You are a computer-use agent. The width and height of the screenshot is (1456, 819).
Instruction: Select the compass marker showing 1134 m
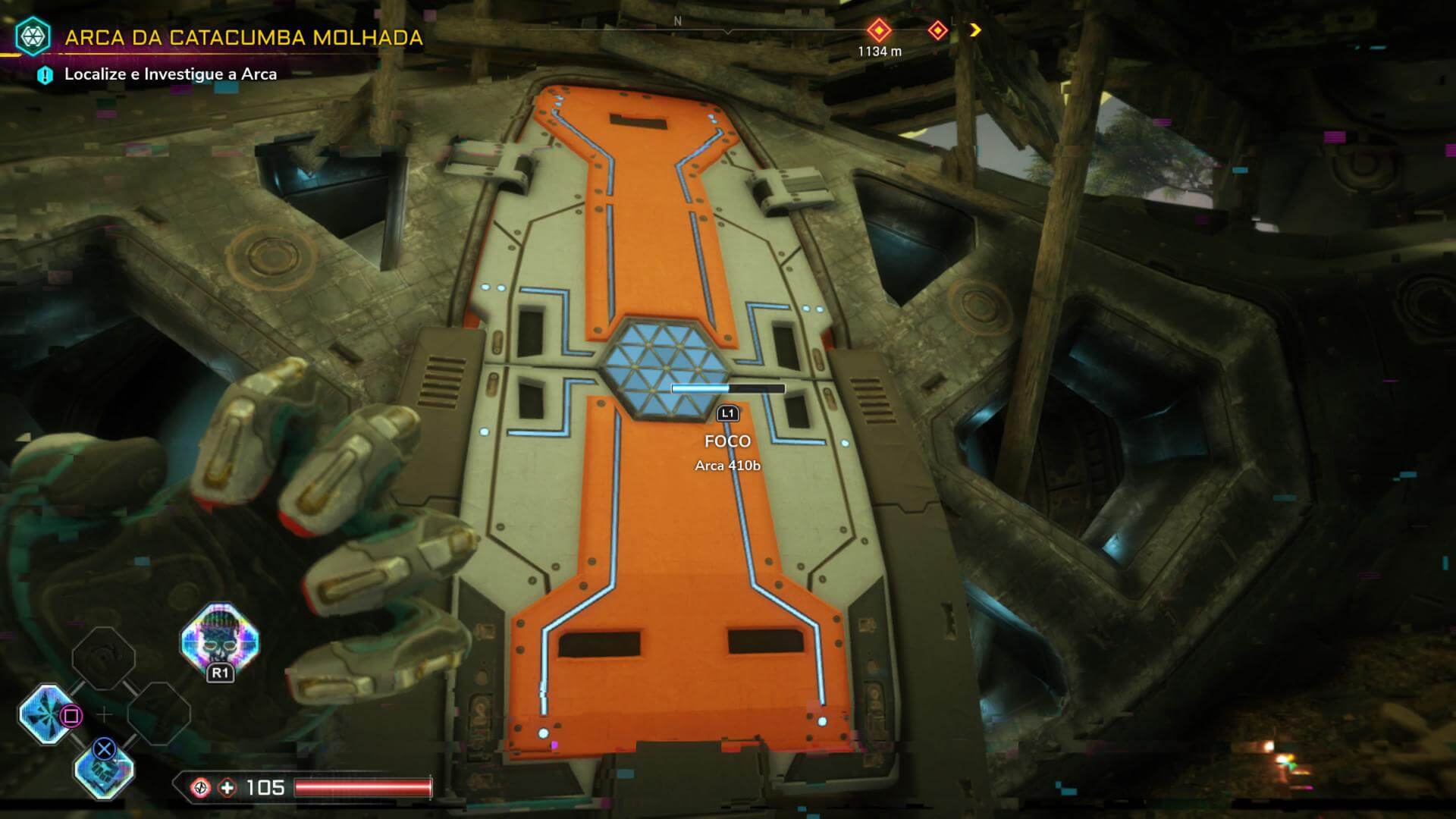pyautogui.click(x=879, y=31)
